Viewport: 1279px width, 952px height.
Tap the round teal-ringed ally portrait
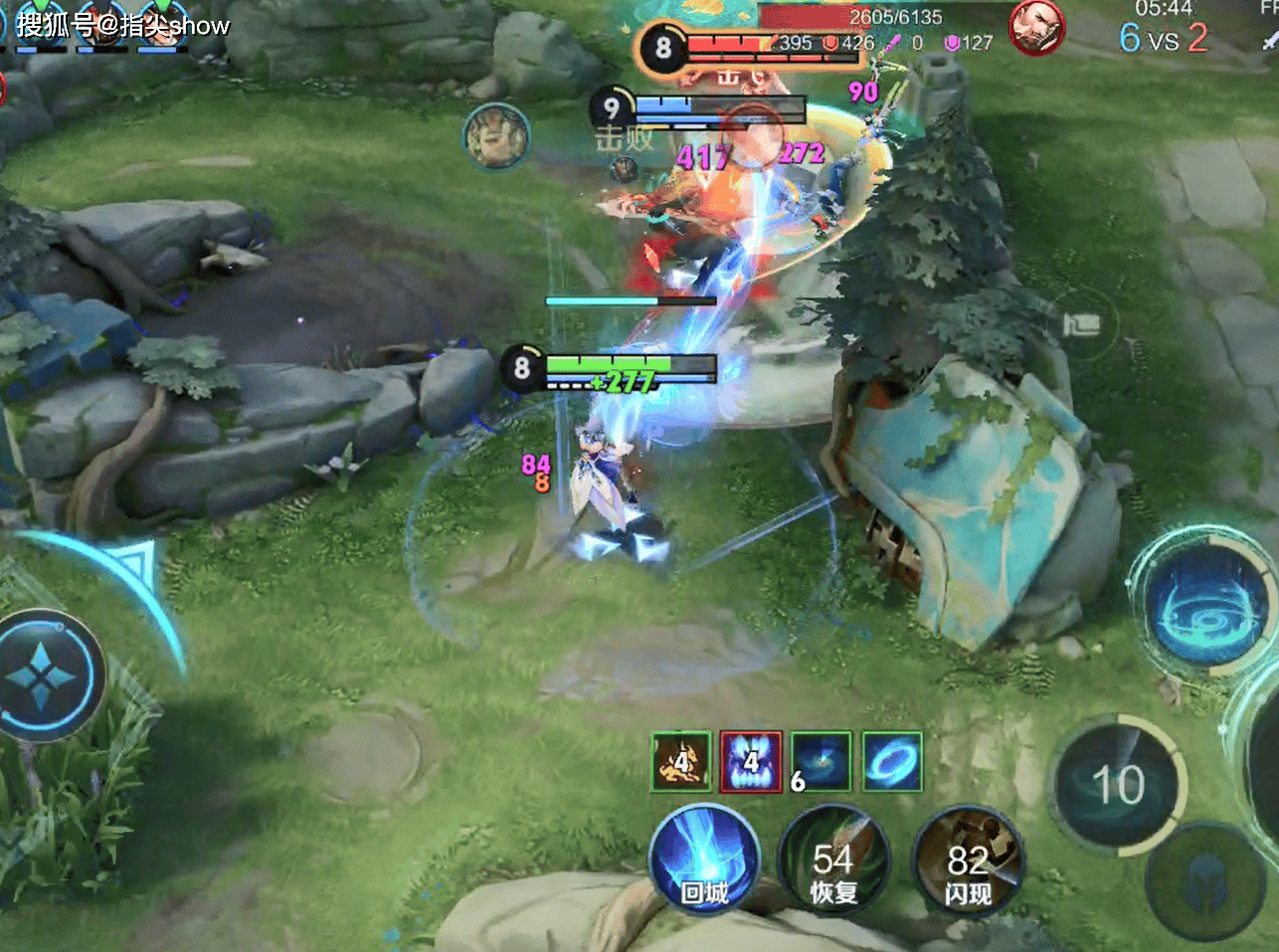click(x=496, y=135)
